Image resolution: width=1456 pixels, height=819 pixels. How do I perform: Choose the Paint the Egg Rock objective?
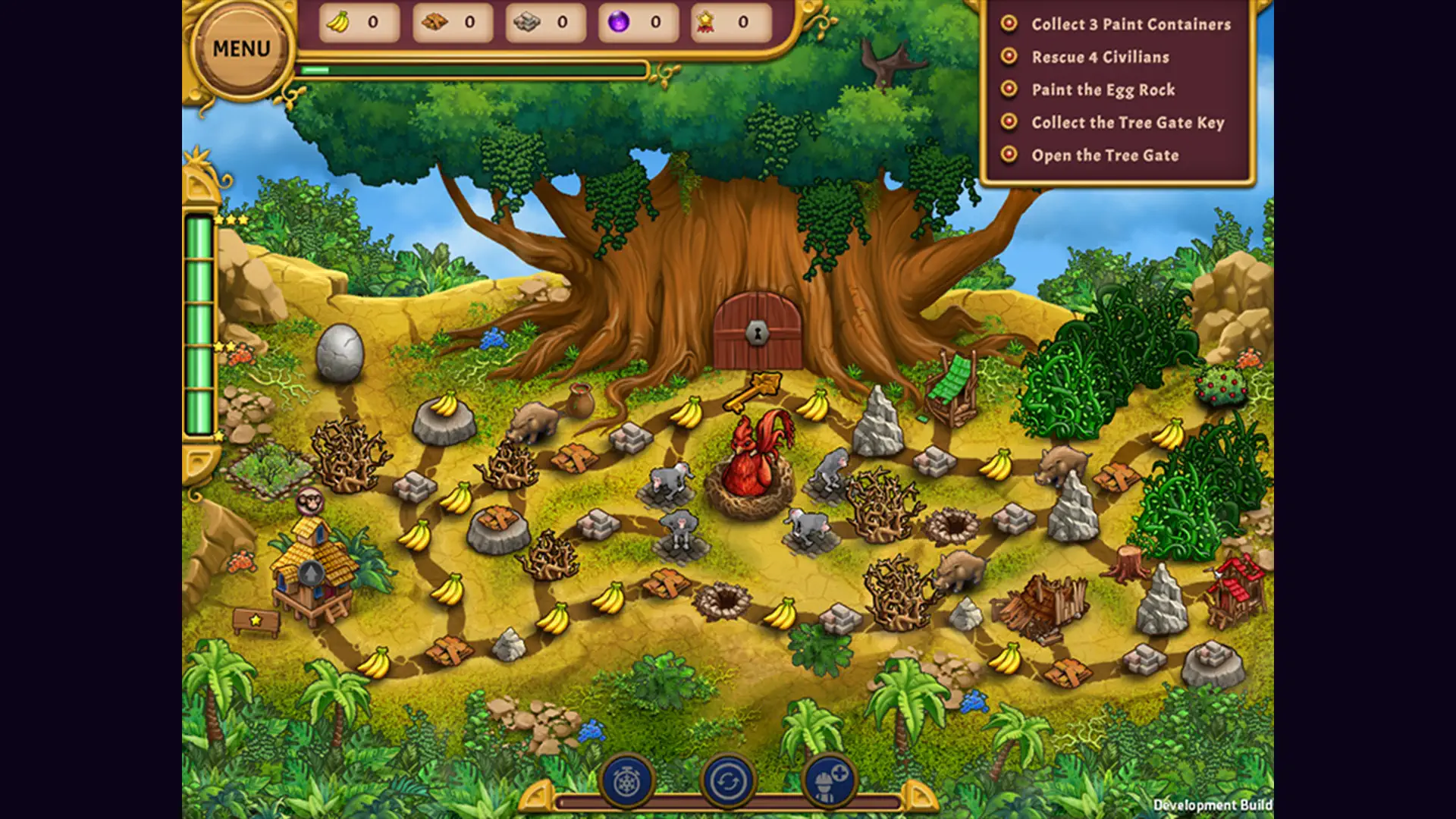pyautogui.click(x=1103, y=89)
